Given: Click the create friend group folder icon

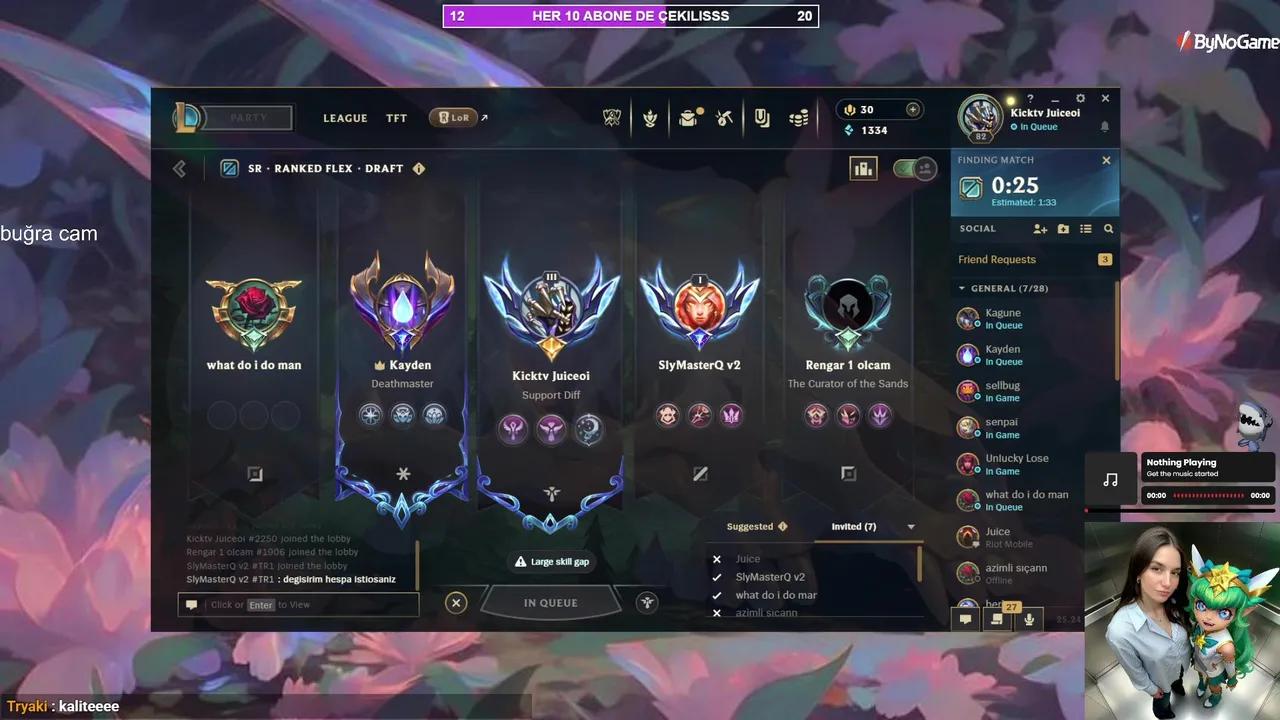Looking at the screenshot, I should pyautogui.click(x=1063, y=229).
